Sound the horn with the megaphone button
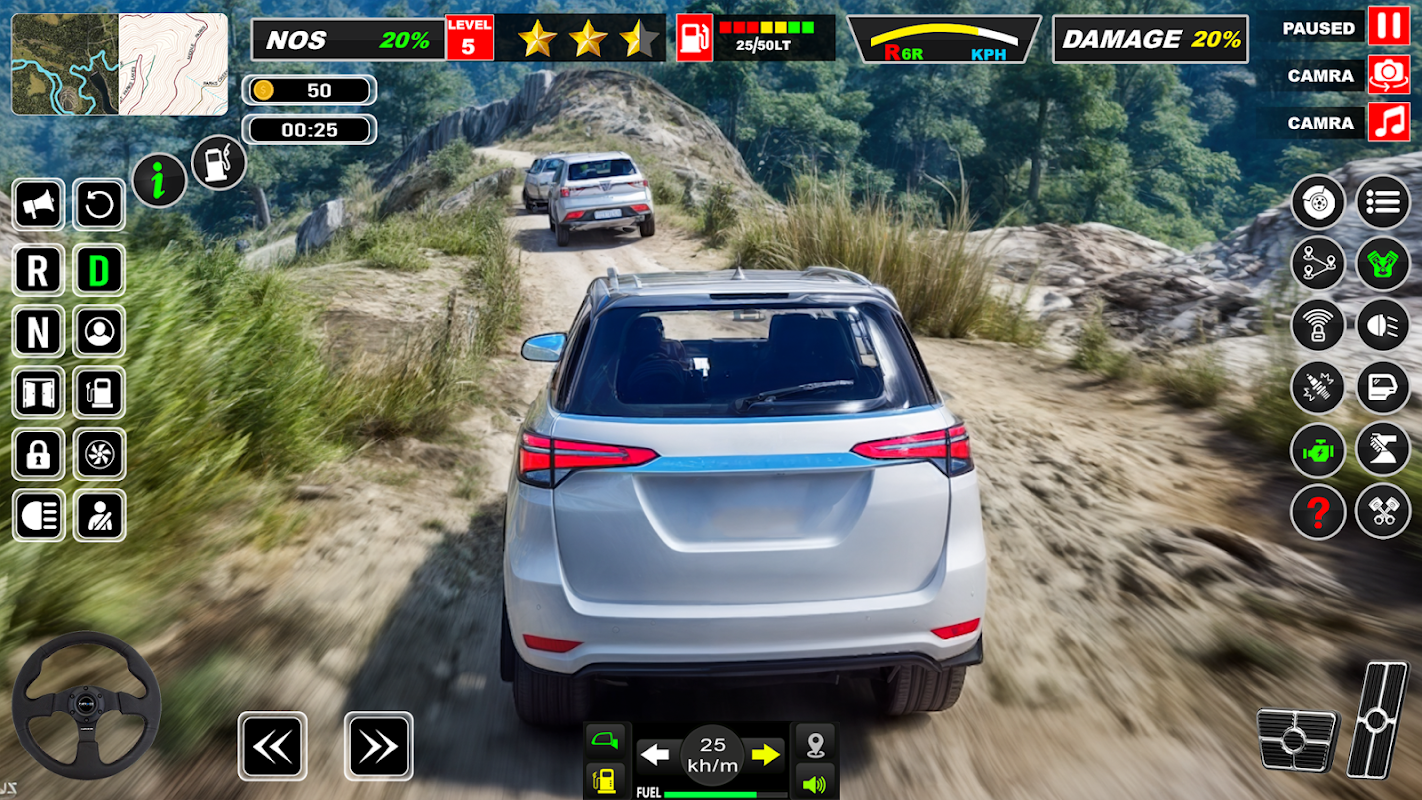 (x=39, y=206)
